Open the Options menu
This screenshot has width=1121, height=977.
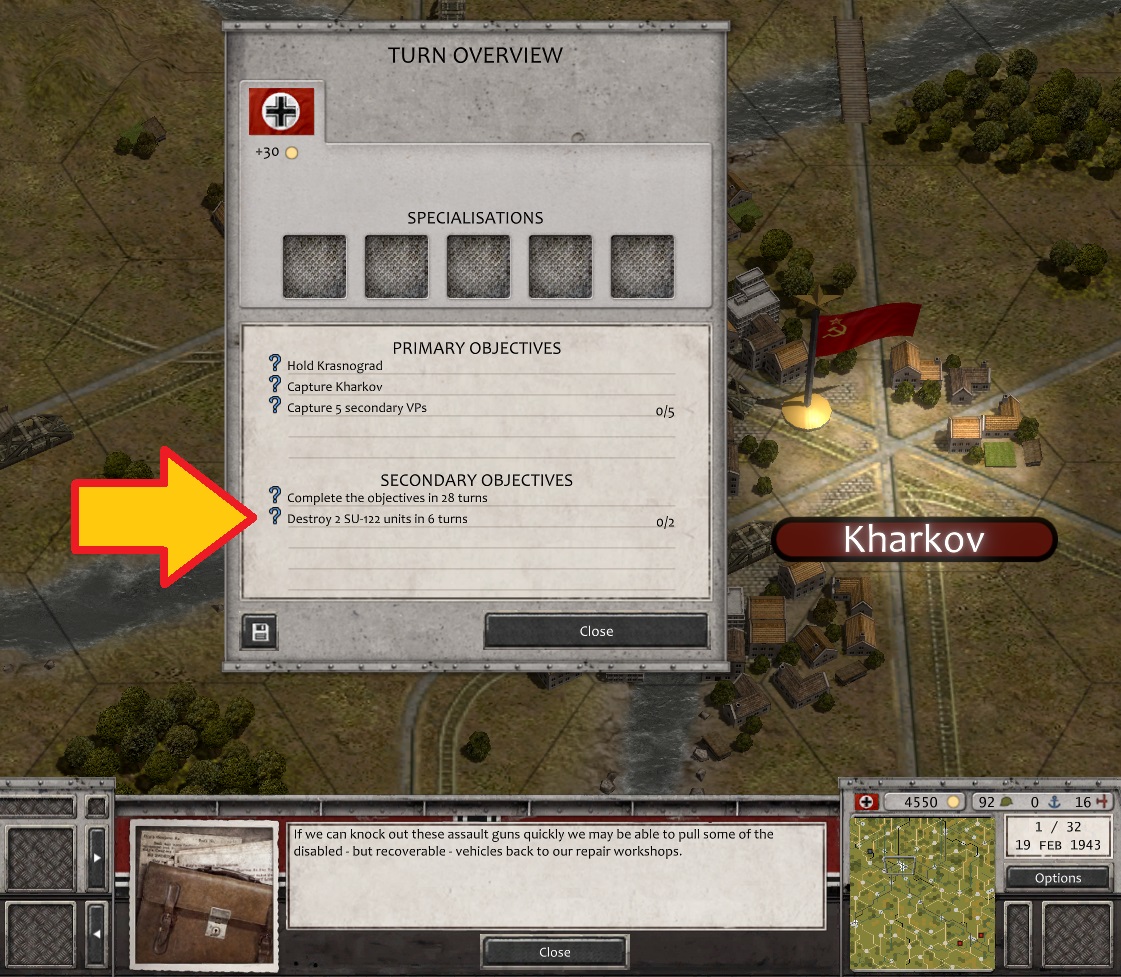(1058, 878)
